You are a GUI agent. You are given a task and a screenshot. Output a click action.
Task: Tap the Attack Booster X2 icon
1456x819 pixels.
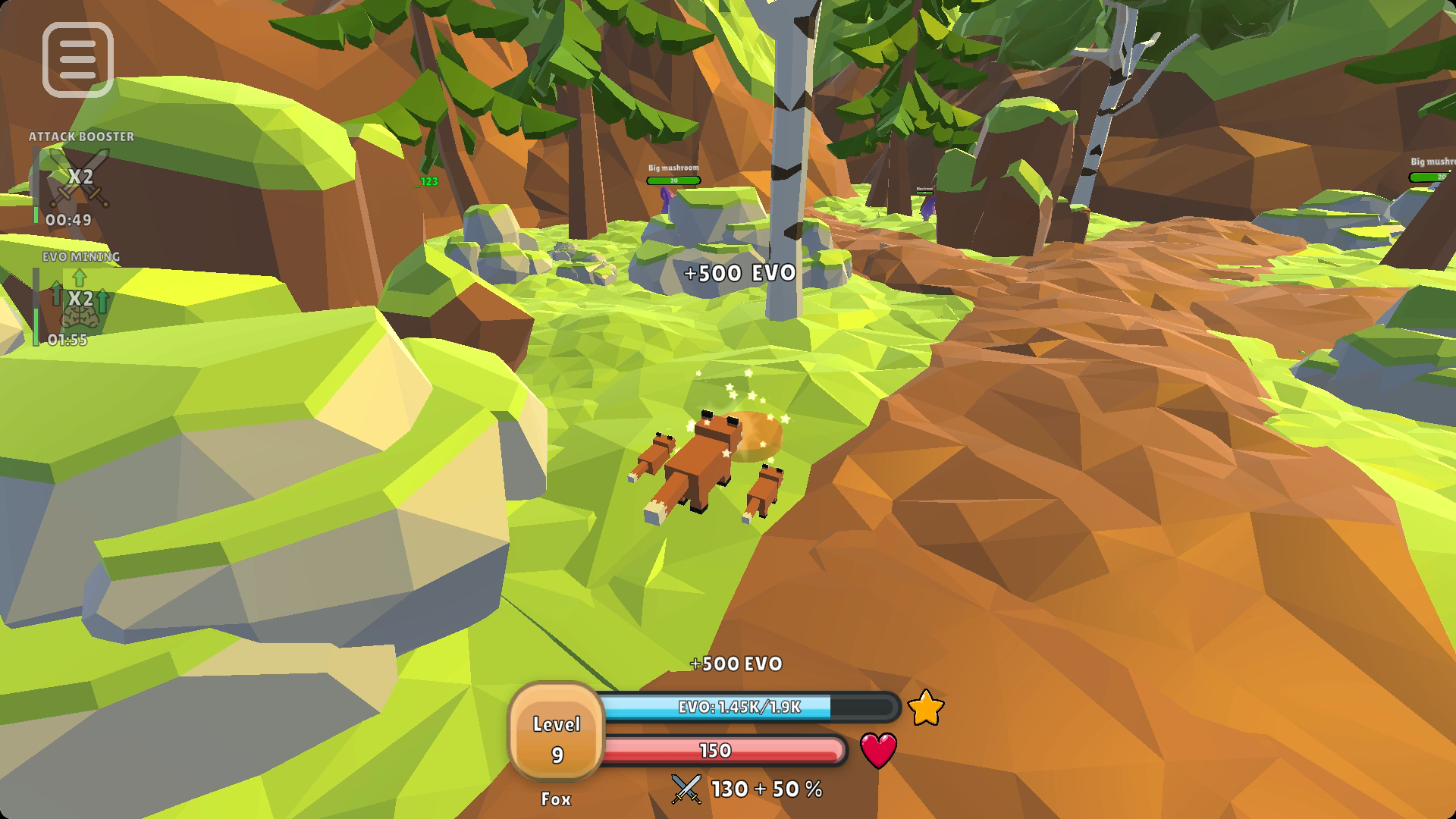click(x=80, y=178)
